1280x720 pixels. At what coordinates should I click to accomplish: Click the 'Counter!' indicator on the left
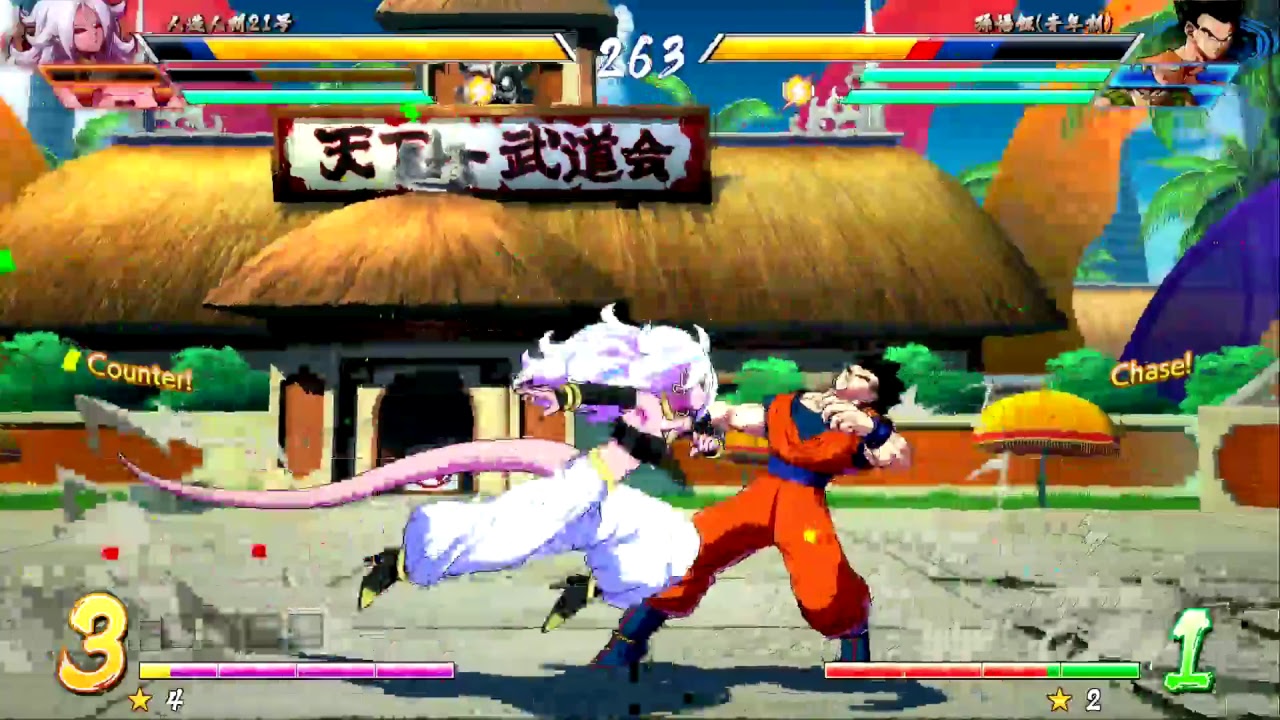pyautogui.click(x=138, y=374)
